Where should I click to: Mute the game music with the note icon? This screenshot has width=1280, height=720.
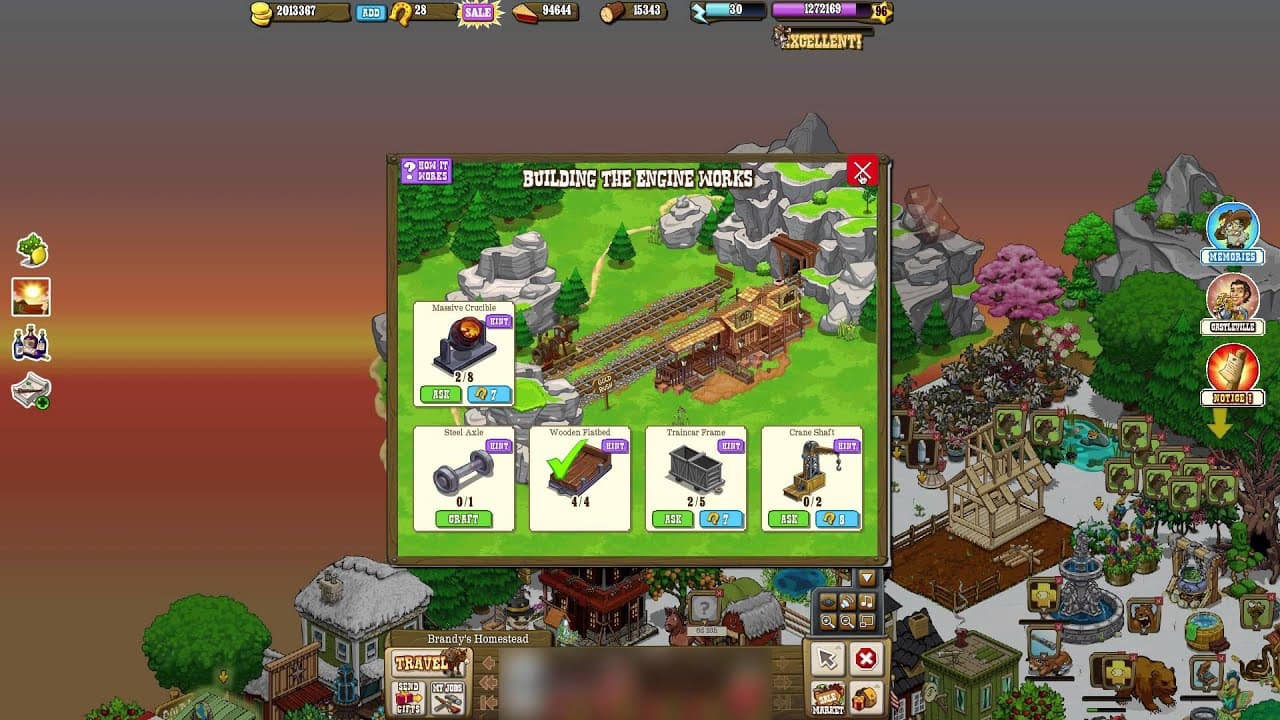pos(867,601)
